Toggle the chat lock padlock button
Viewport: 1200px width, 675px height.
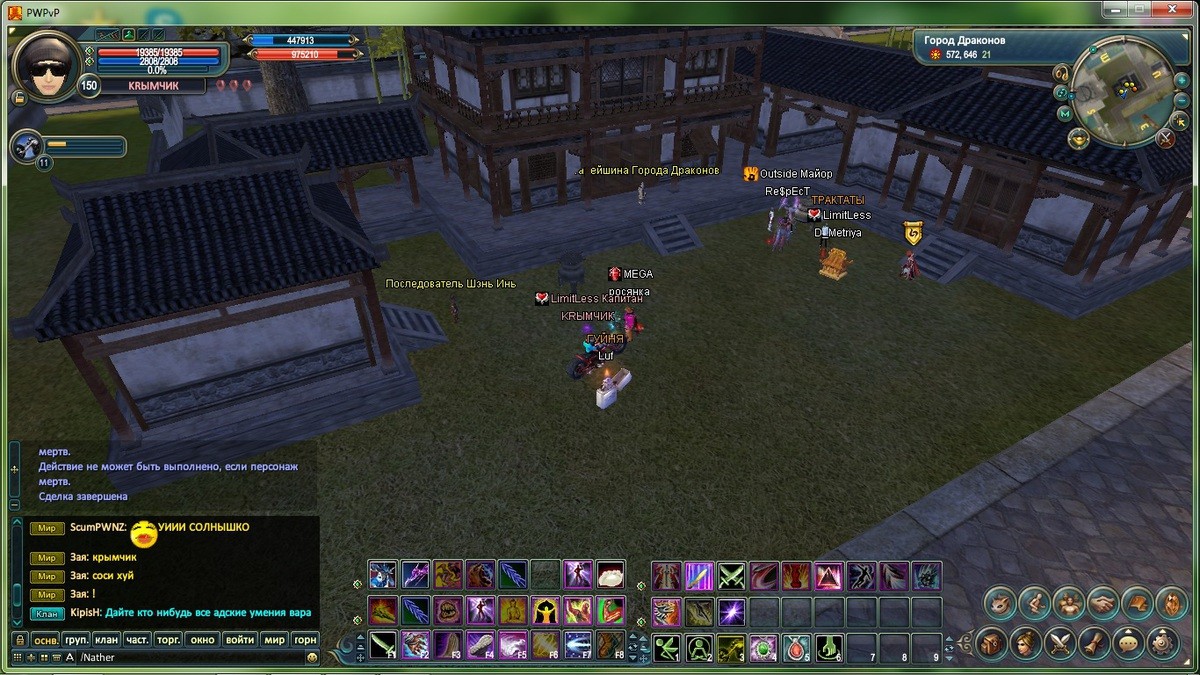[19, 639]
